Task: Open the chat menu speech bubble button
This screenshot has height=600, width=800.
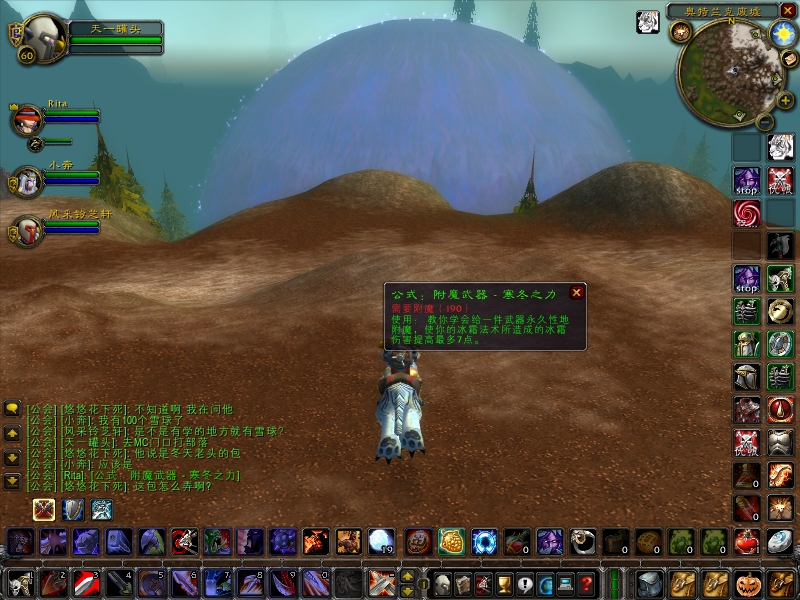Action: pos(12,408)
